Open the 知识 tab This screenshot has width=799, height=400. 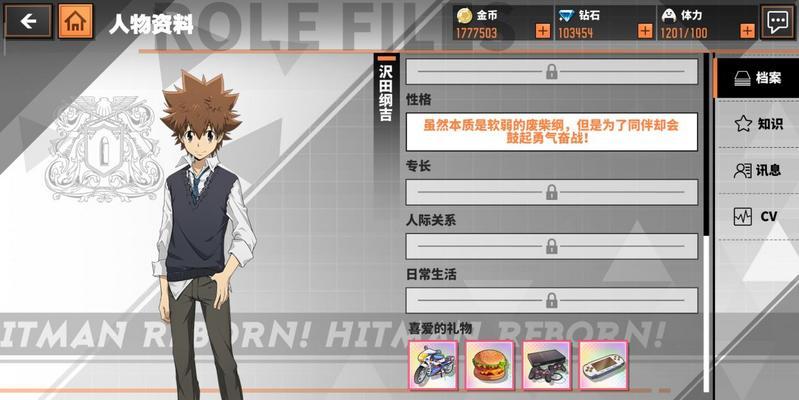point(757,124)
